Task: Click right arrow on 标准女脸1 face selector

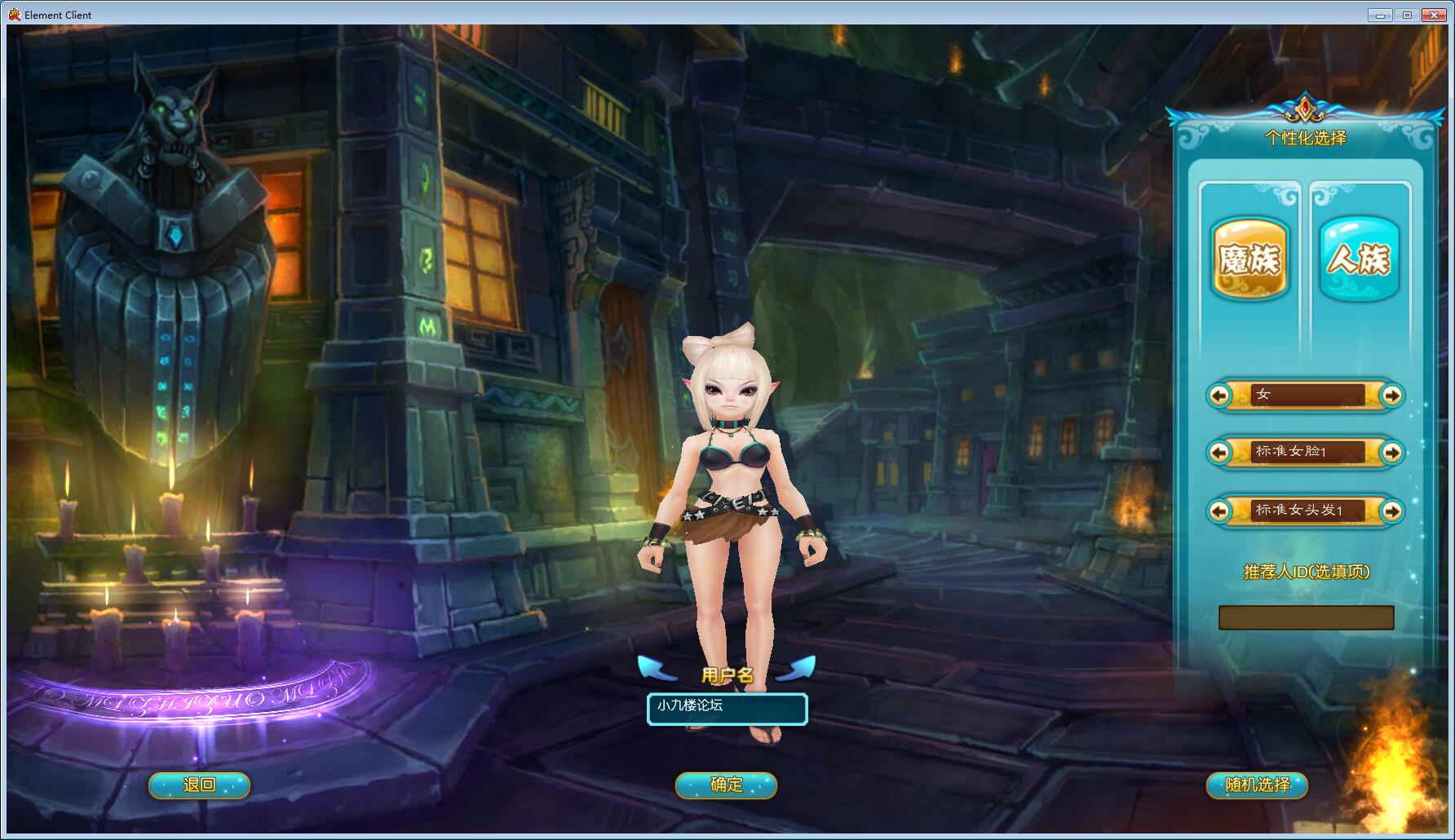Action: tap(1393, 453)
